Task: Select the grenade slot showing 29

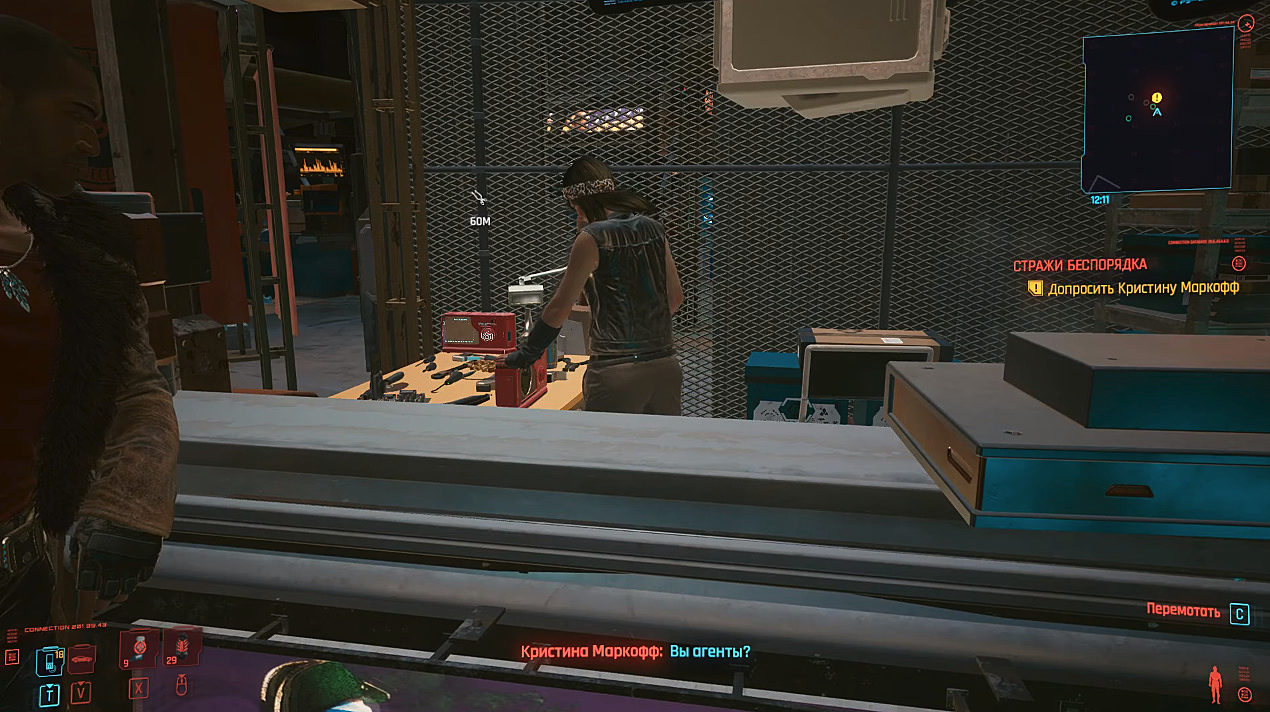Action: tap(182, 647)
